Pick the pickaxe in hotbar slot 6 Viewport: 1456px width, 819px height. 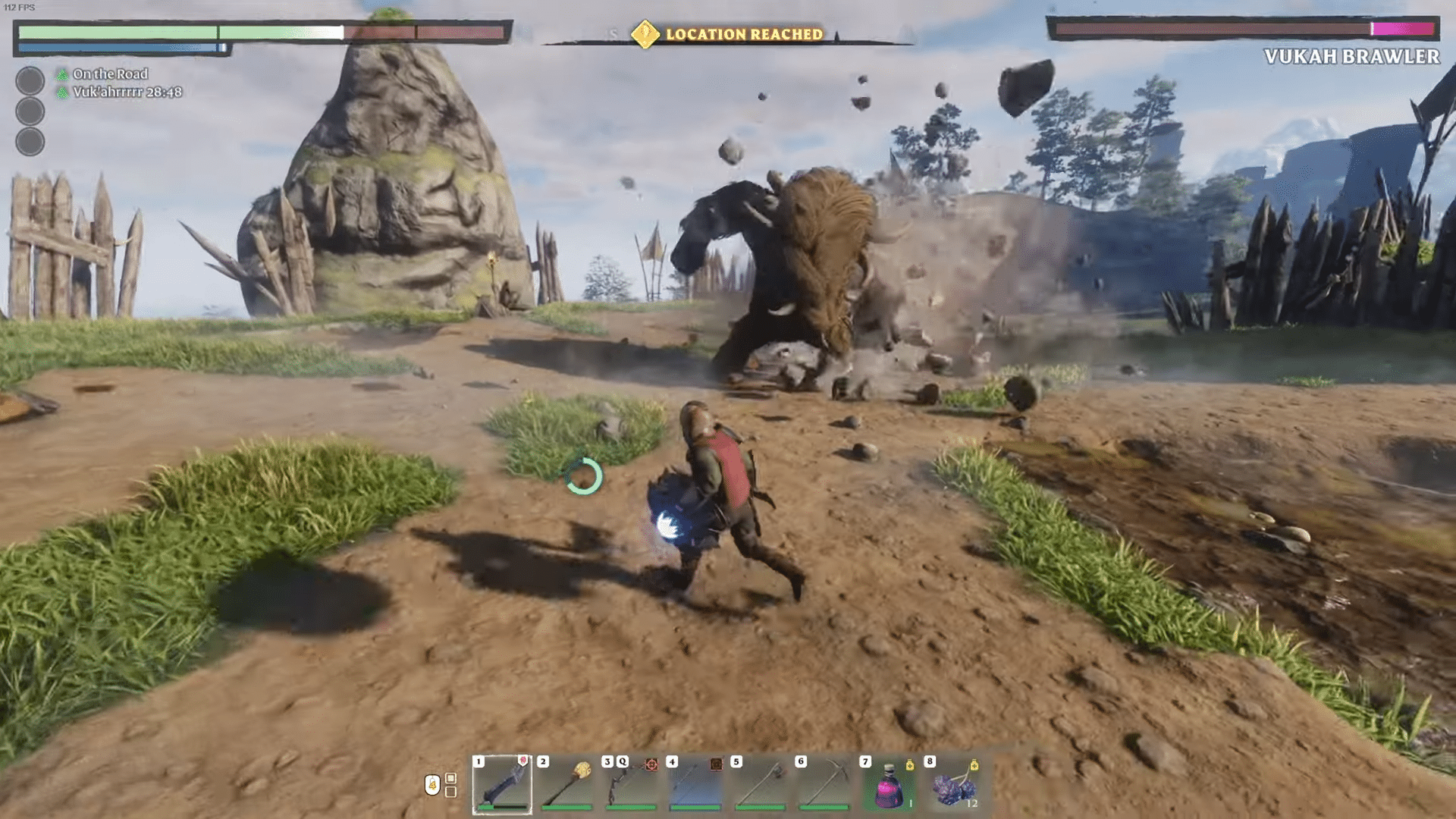click(x=824, y=784)
